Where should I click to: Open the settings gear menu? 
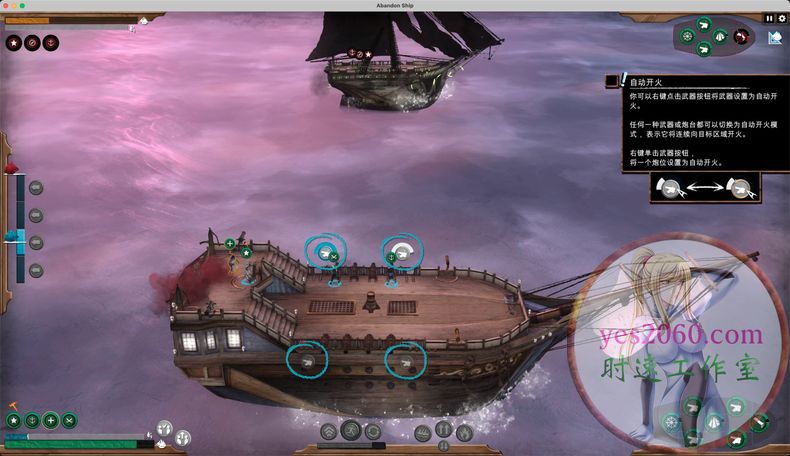pos(781,18)
